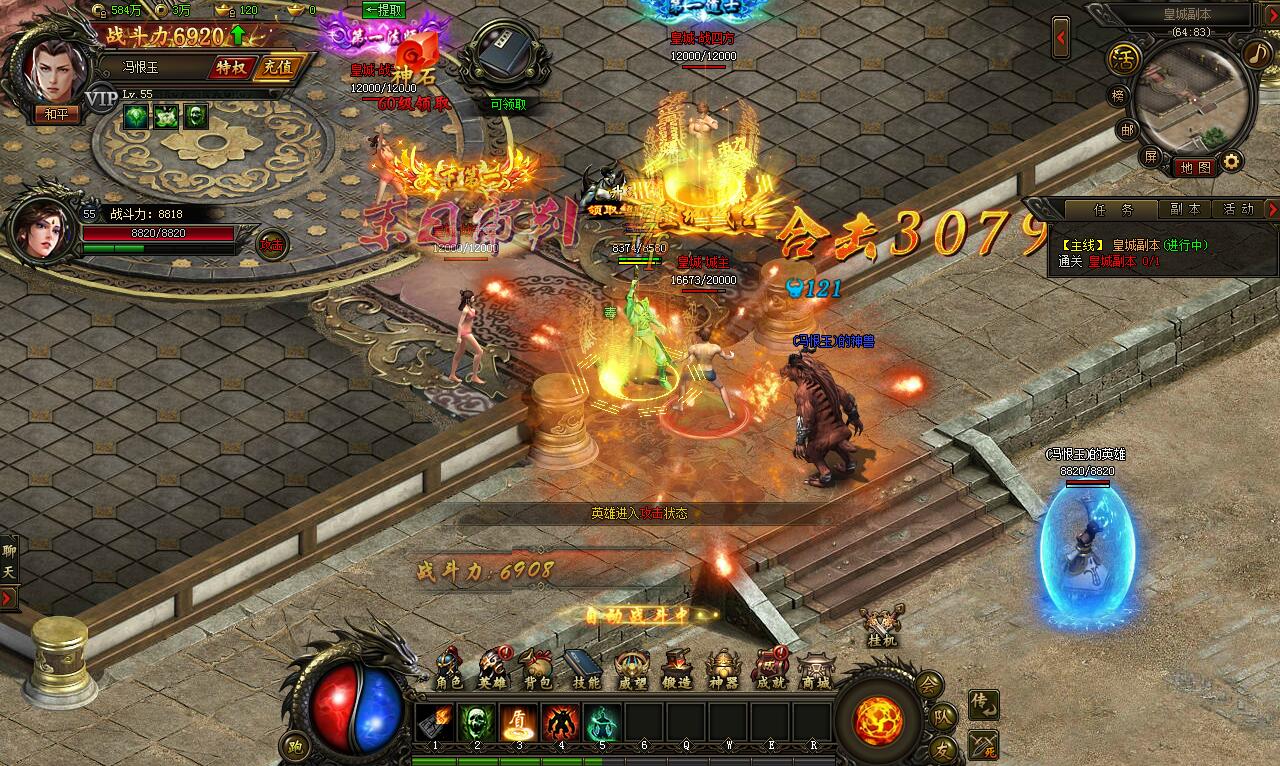Screen dimensions: 1280x766
Task: Open the 背包 bag menu
Action: [x=537, y=671]
